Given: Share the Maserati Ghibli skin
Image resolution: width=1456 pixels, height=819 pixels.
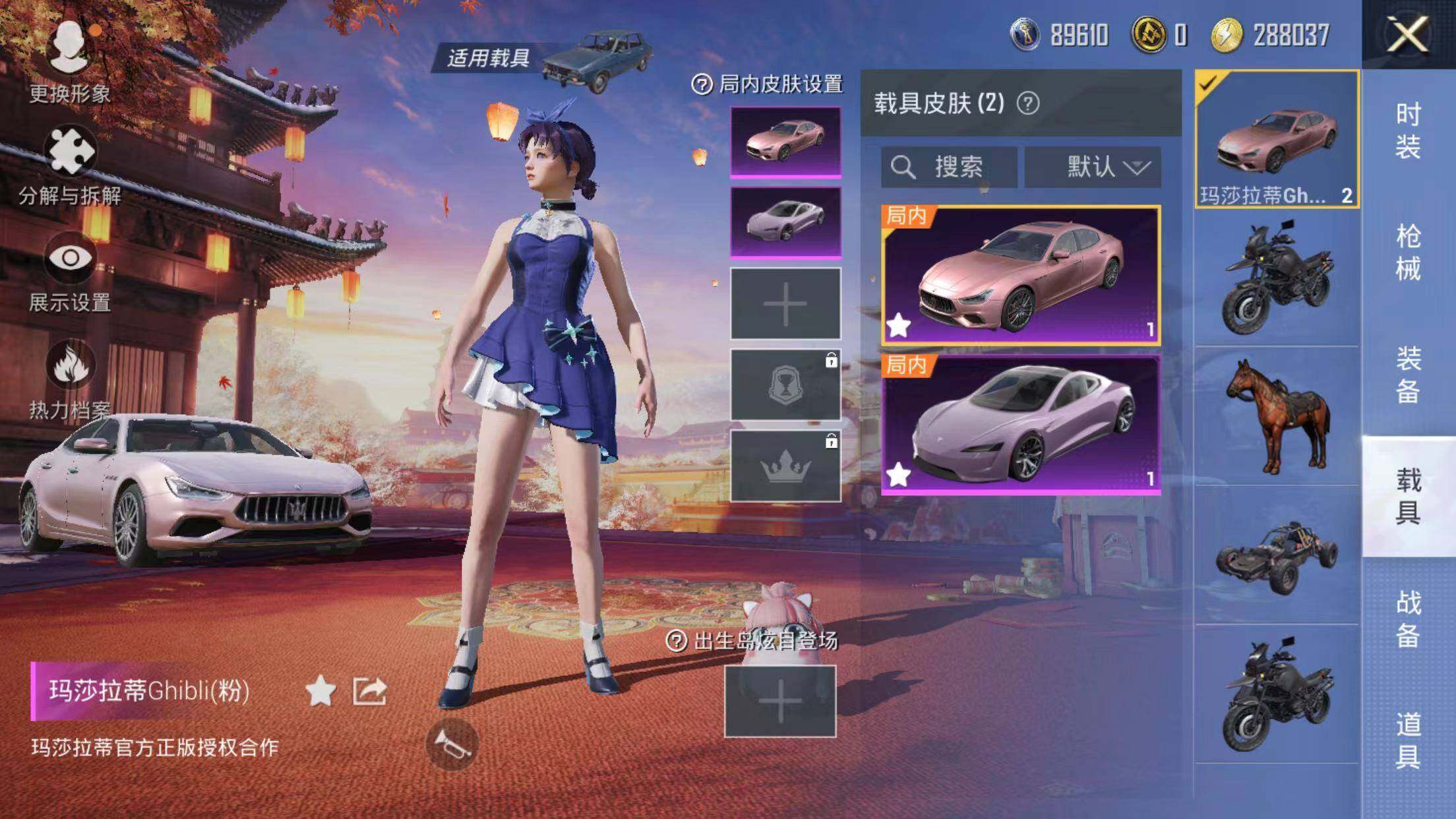Looking at the screenshot, I should [369, 691].
